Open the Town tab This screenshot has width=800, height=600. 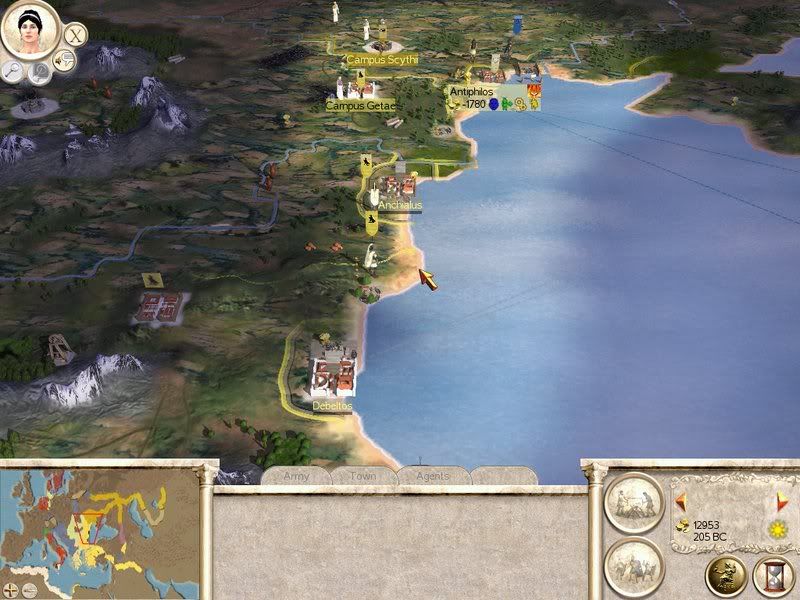coord(363,477)
